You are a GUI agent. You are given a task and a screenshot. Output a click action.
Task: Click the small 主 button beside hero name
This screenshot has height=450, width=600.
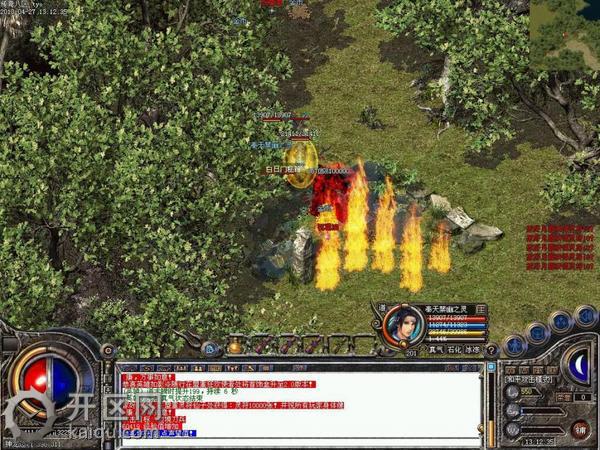coord(481,309)
